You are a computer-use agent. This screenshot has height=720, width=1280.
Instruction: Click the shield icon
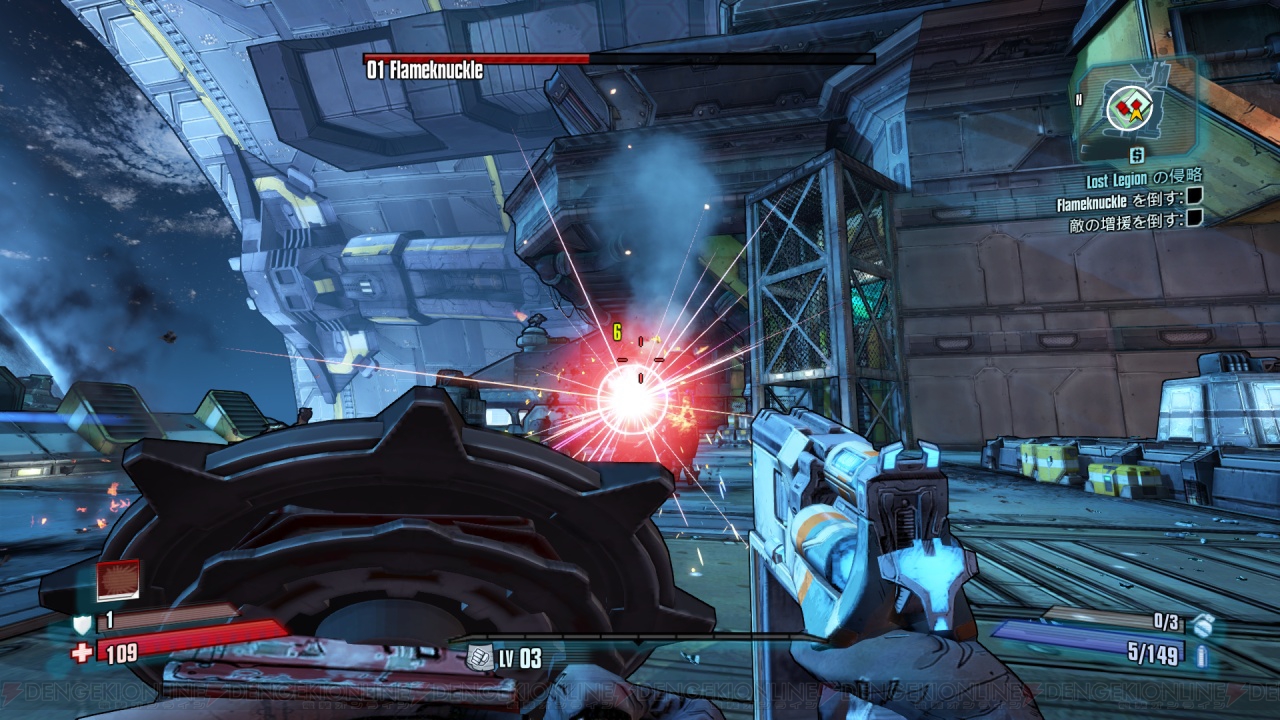click(83, 623)
